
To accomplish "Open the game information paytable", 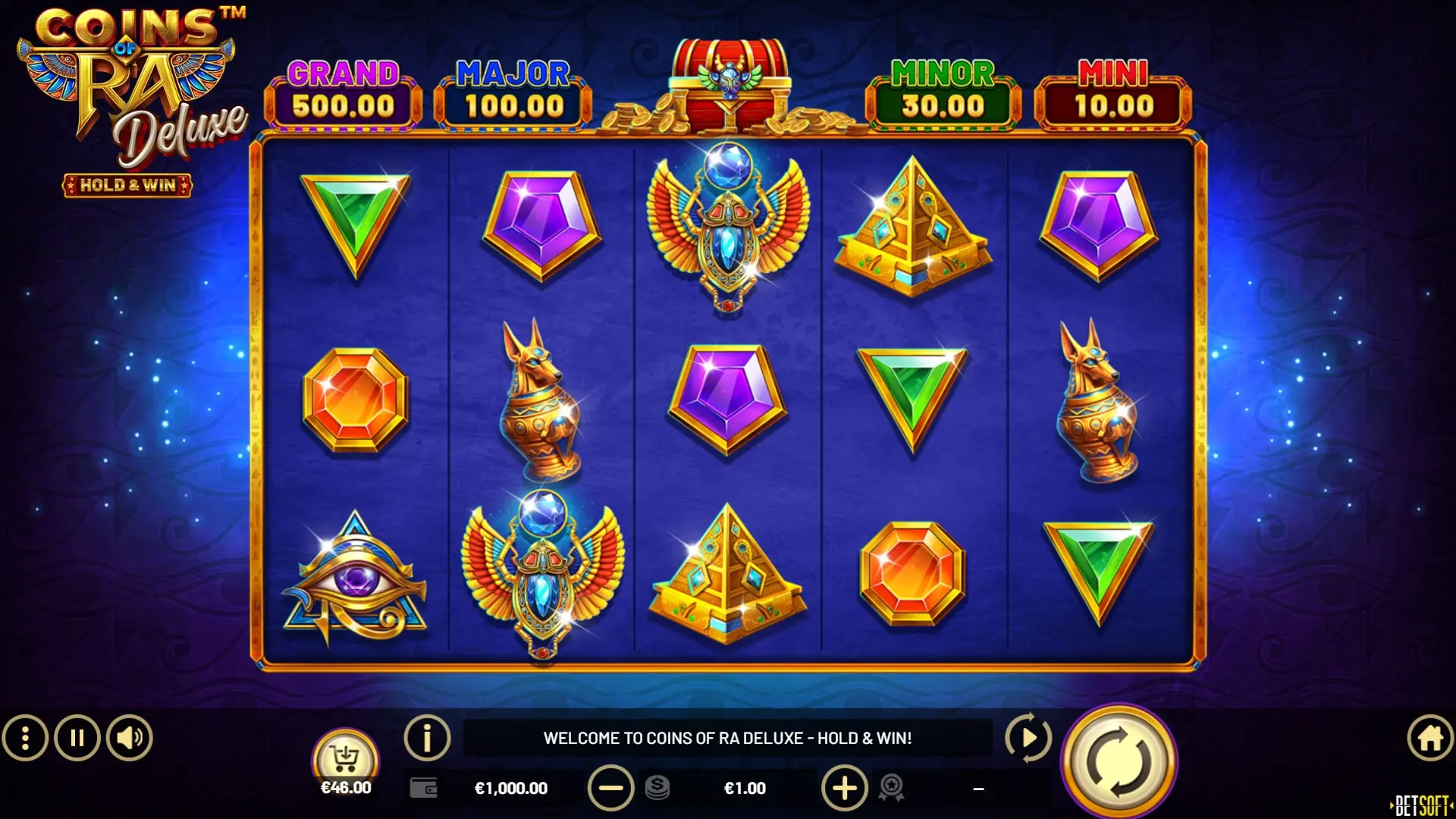I will (428, 736).
